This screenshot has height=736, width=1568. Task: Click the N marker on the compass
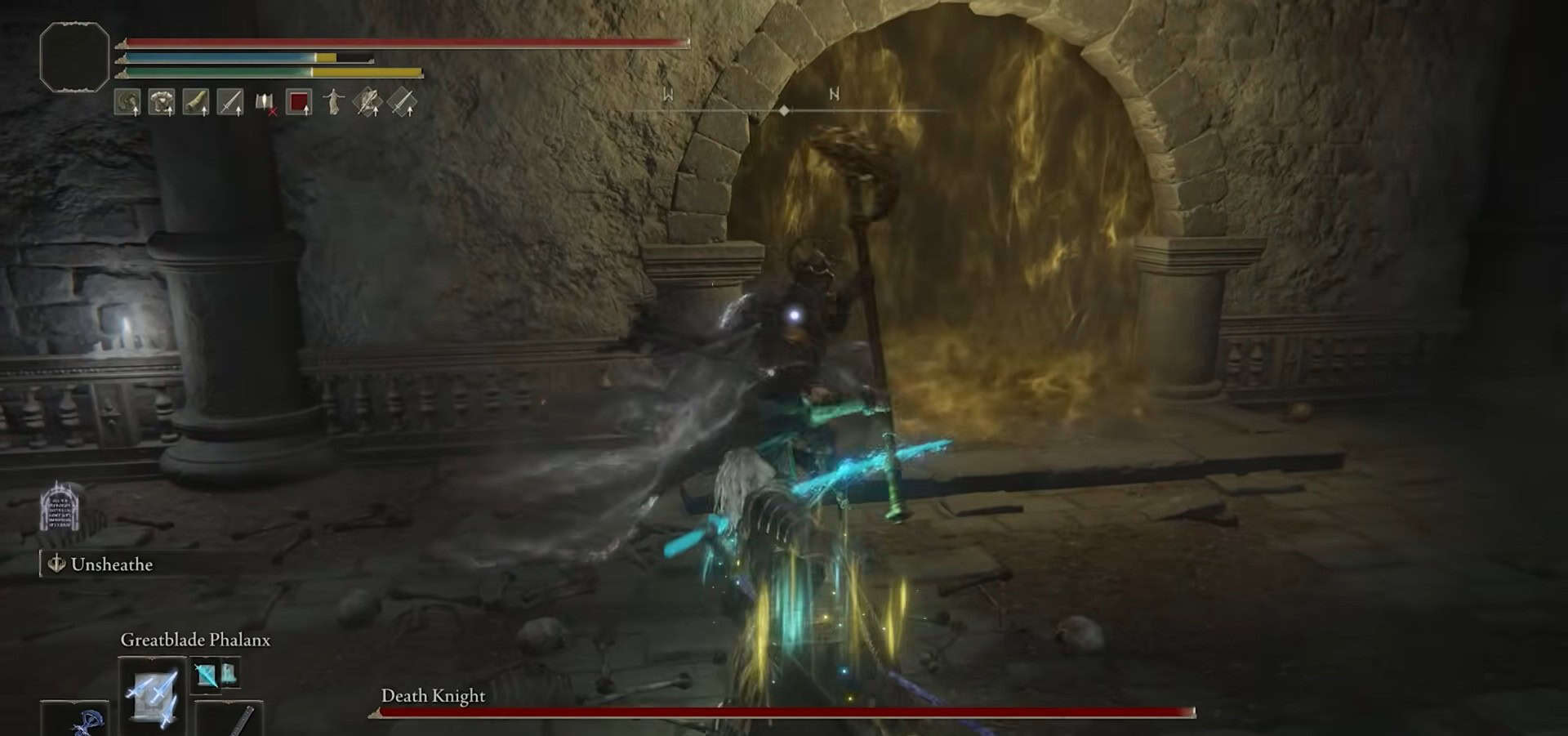pyautogui.click(x=833, y=94)
